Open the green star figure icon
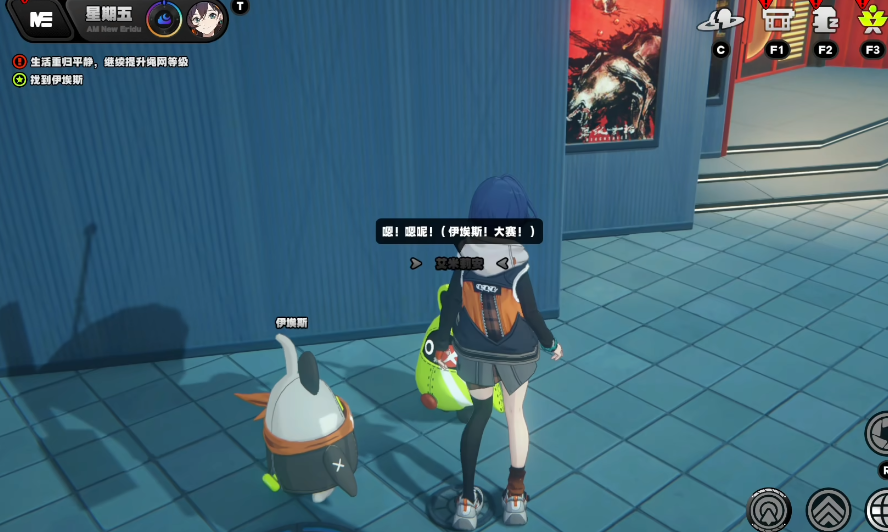Image resolution: width=888 pixels, height=532 pixels. (x=872, y=18)
